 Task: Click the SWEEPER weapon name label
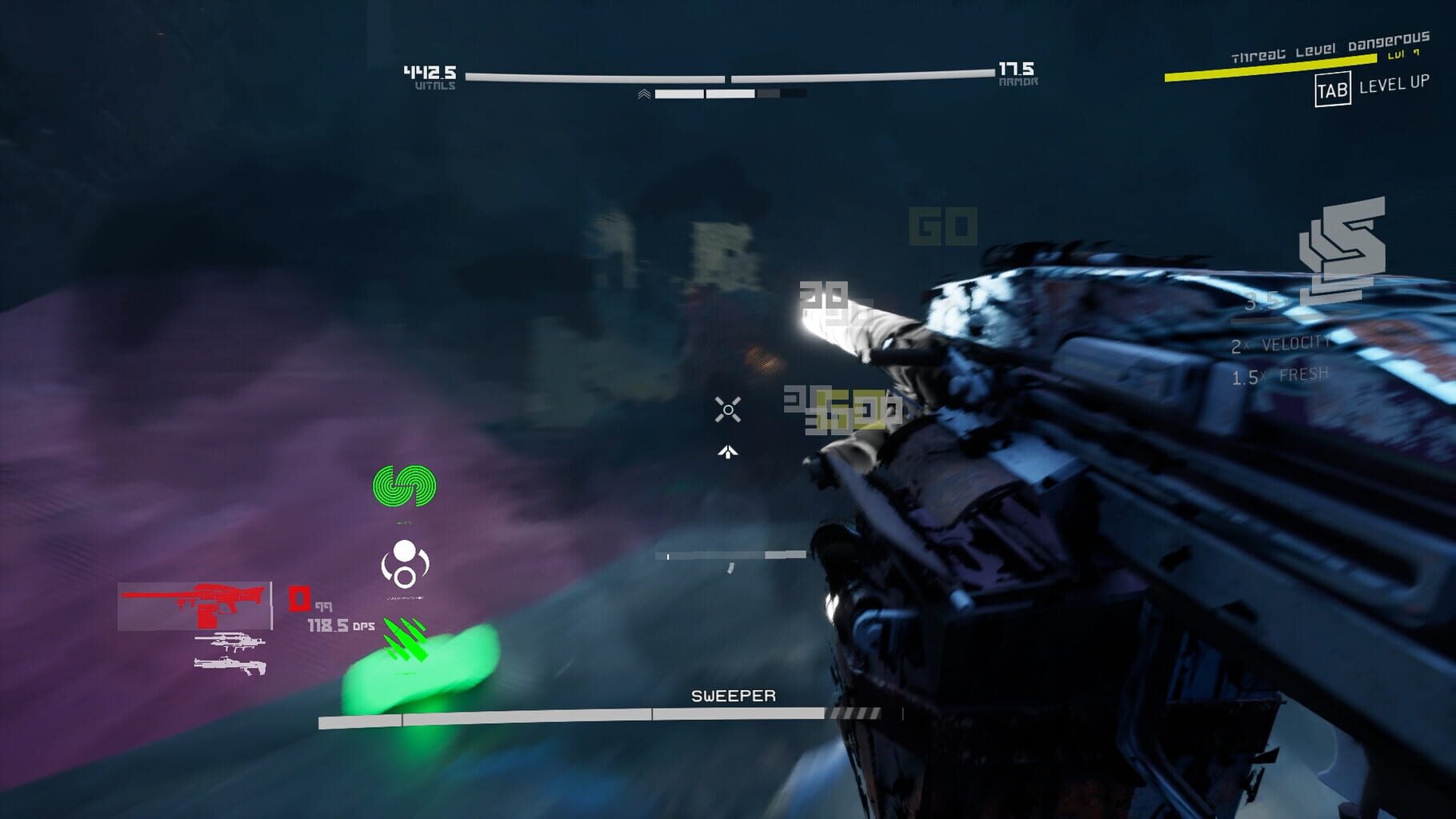point(733,696)
